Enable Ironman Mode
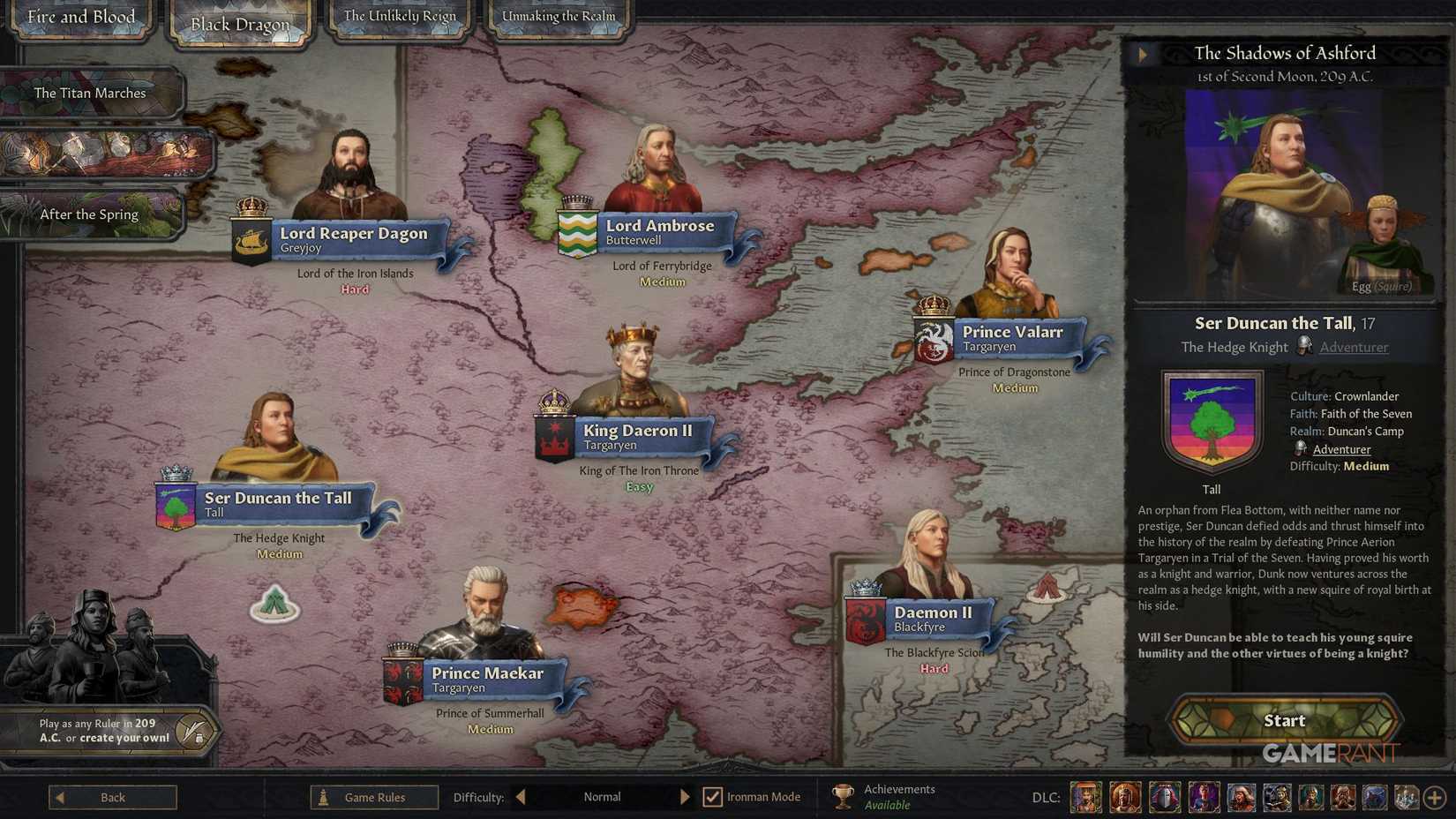 point(712,797)
